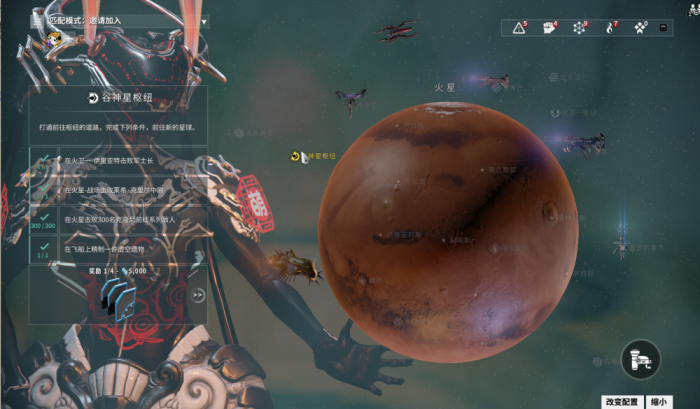Click the alerts triangle icon
The width and height of the screenshot is (700, 409).
pos(519,28)
